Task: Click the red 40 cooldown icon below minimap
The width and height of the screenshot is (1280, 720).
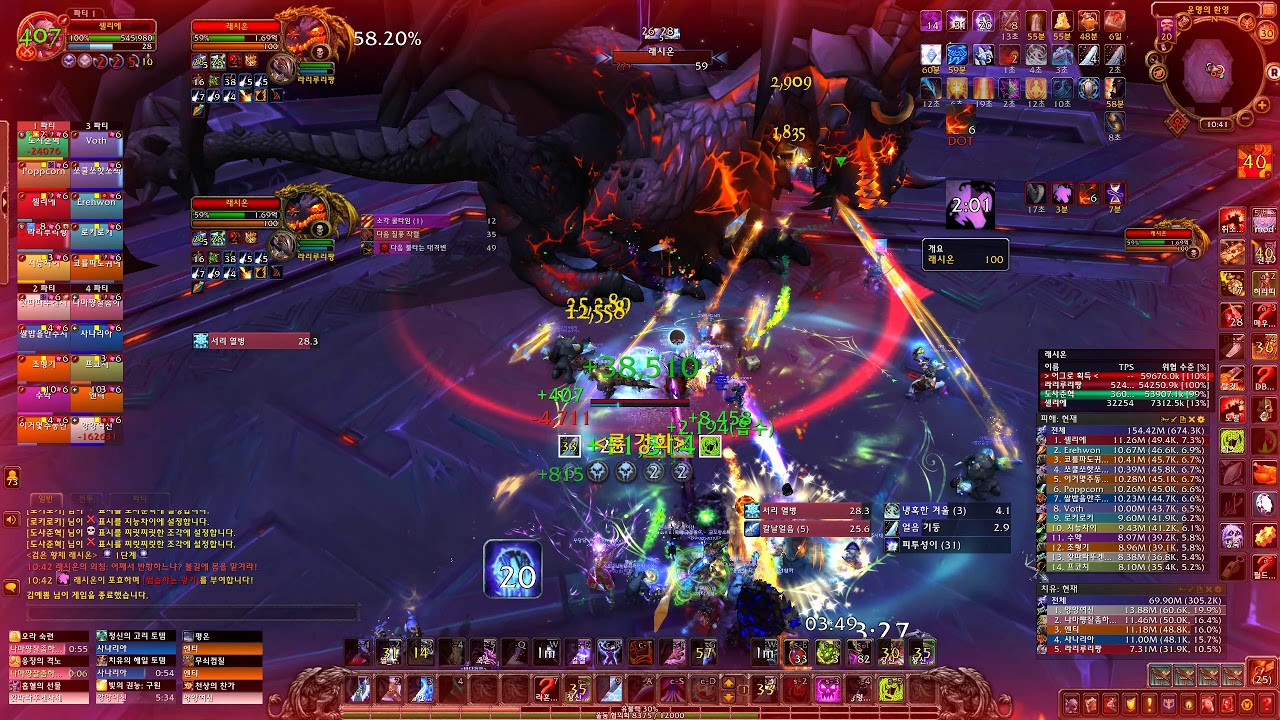Action: click(1253, 161)
